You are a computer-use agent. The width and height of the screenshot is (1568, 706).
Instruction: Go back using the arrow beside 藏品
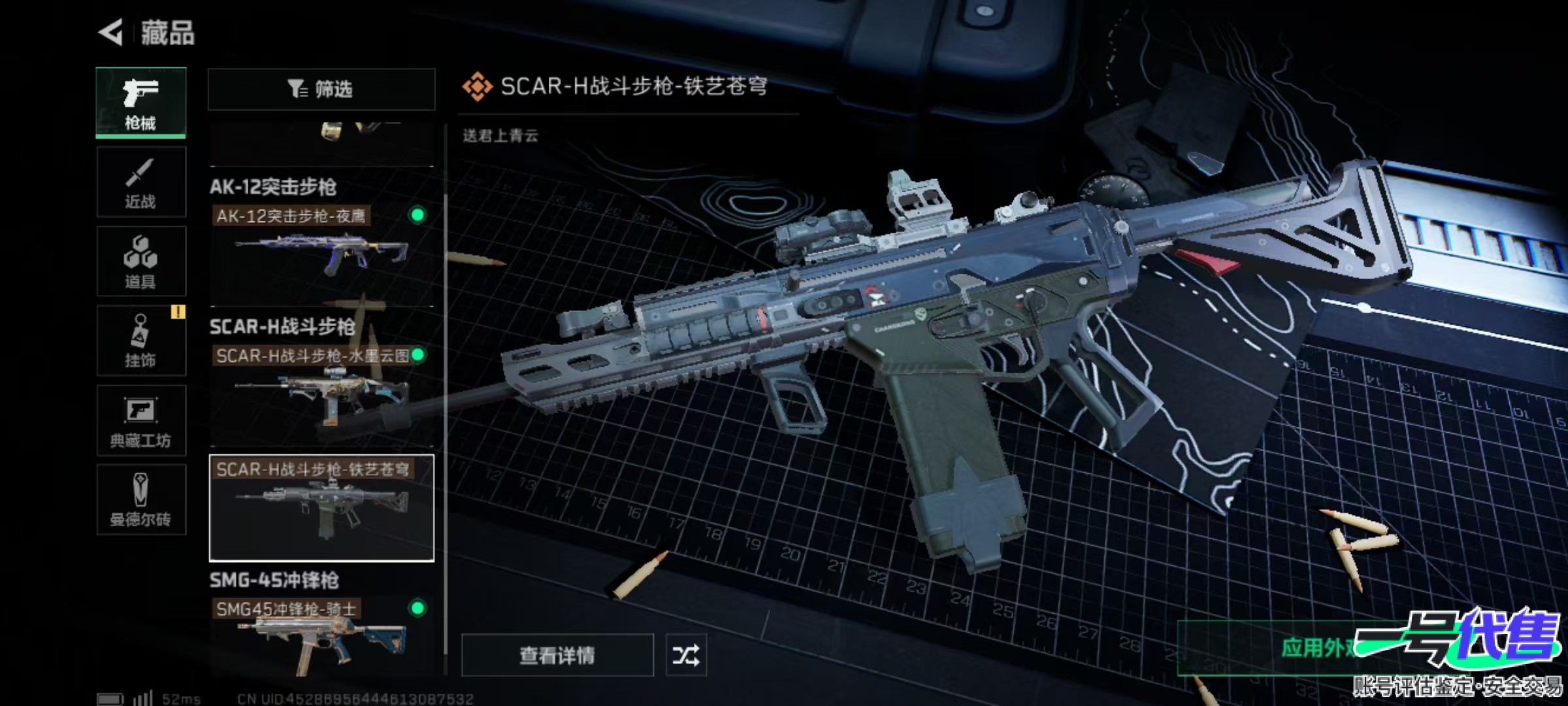pyautogui.click(x=111, y=33)
